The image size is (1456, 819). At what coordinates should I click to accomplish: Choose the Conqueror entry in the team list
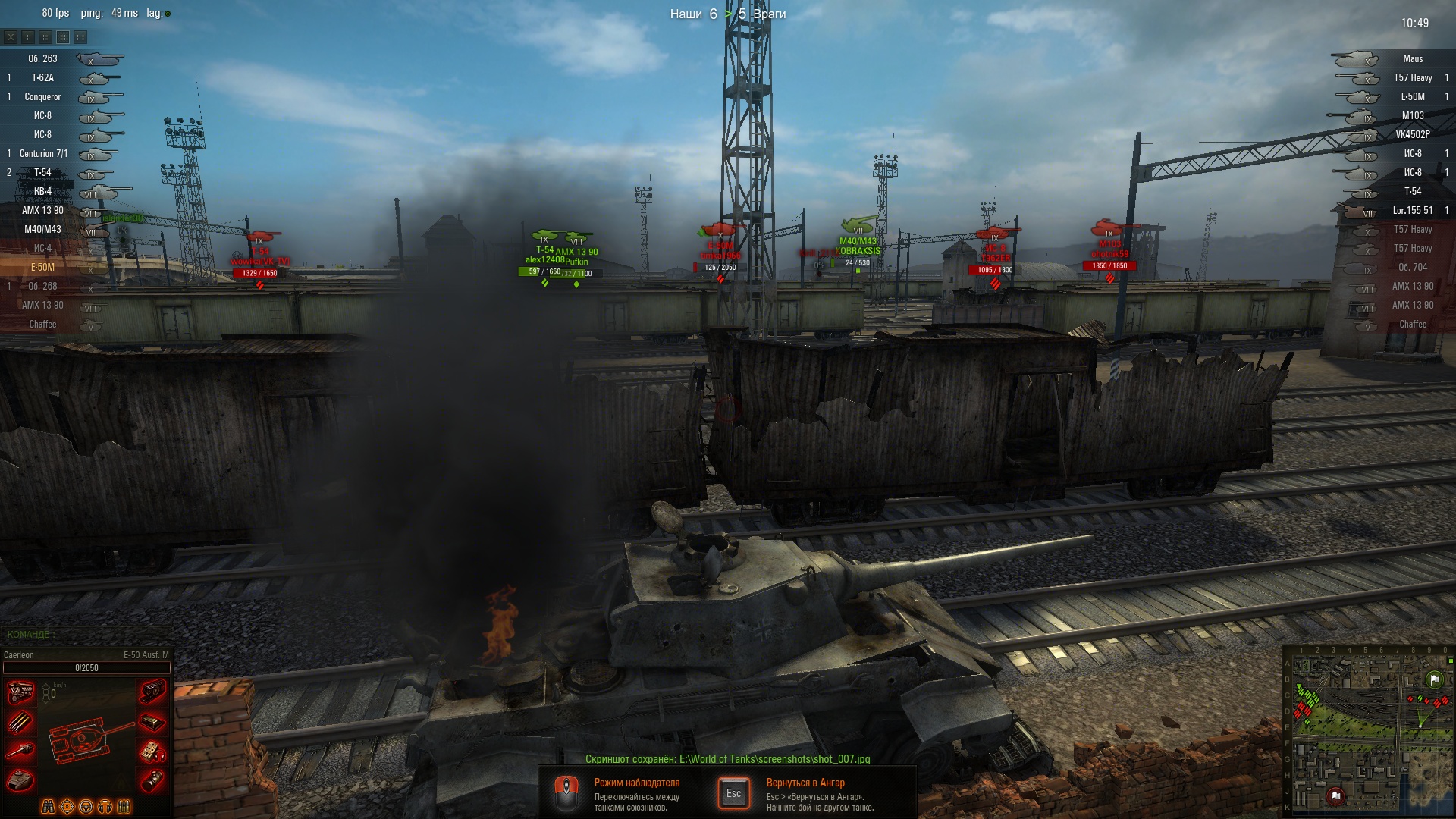pyautogui.click(x=43, y=97)
